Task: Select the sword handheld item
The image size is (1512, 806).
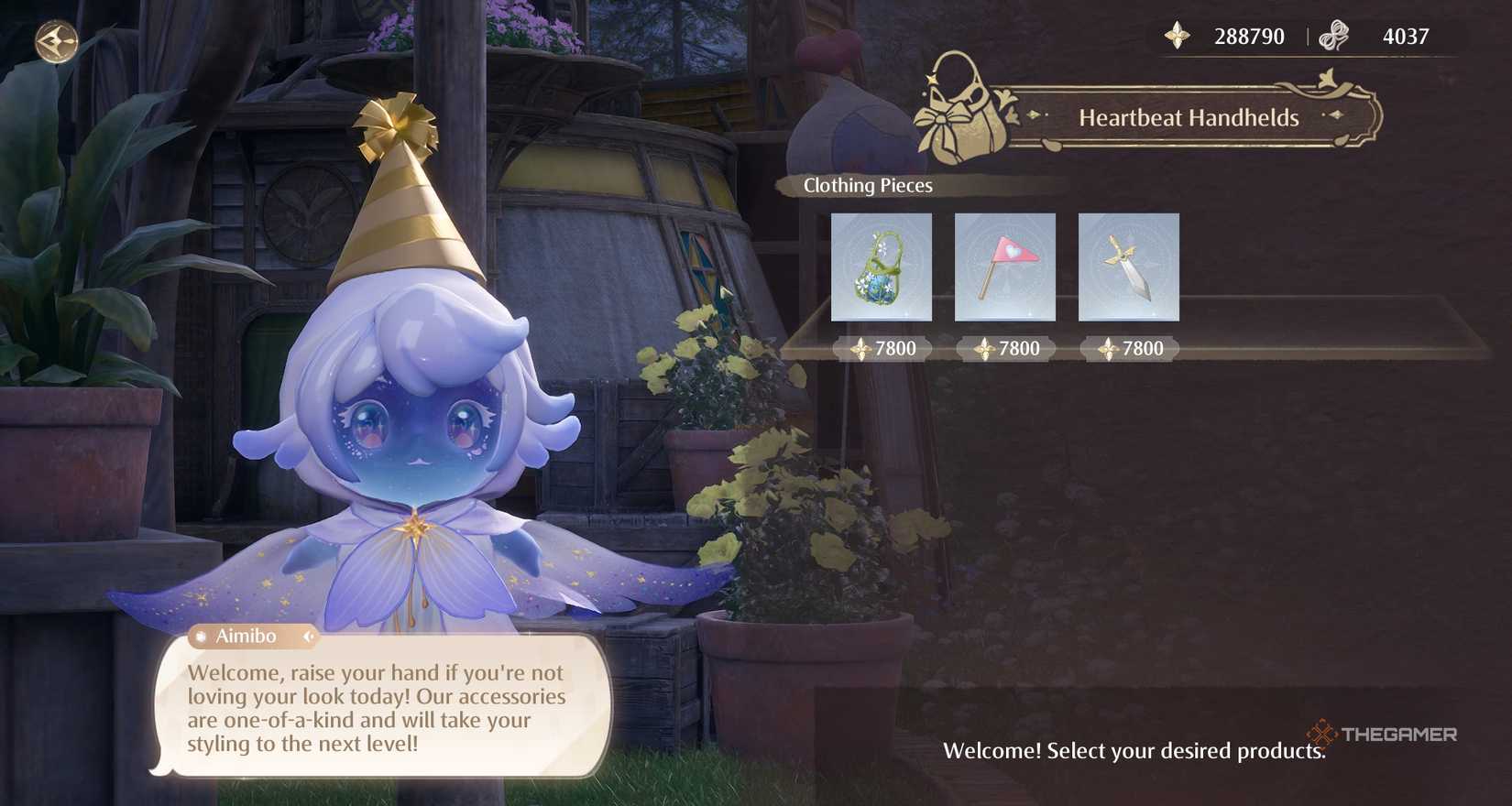Action: click(1129, 268)
